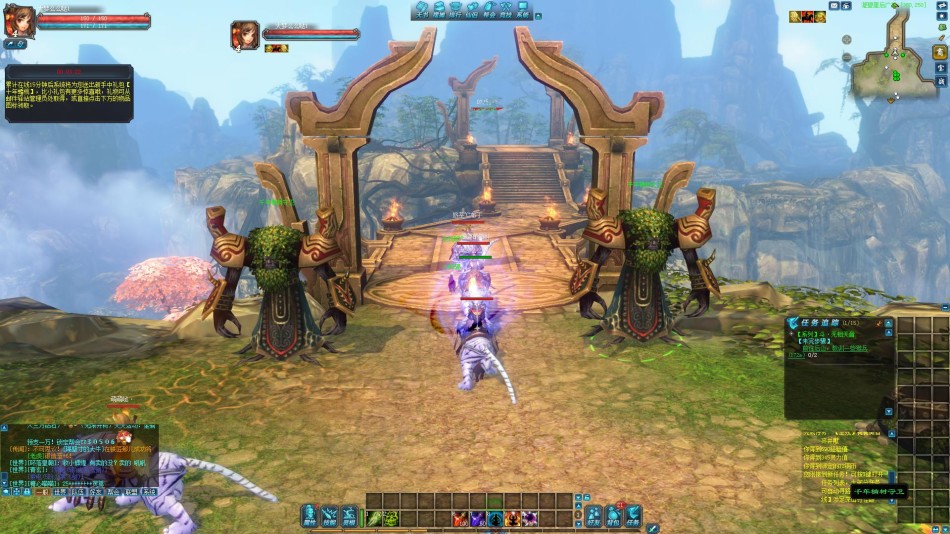Activate the green skull skill icon

tap(392, 518)
